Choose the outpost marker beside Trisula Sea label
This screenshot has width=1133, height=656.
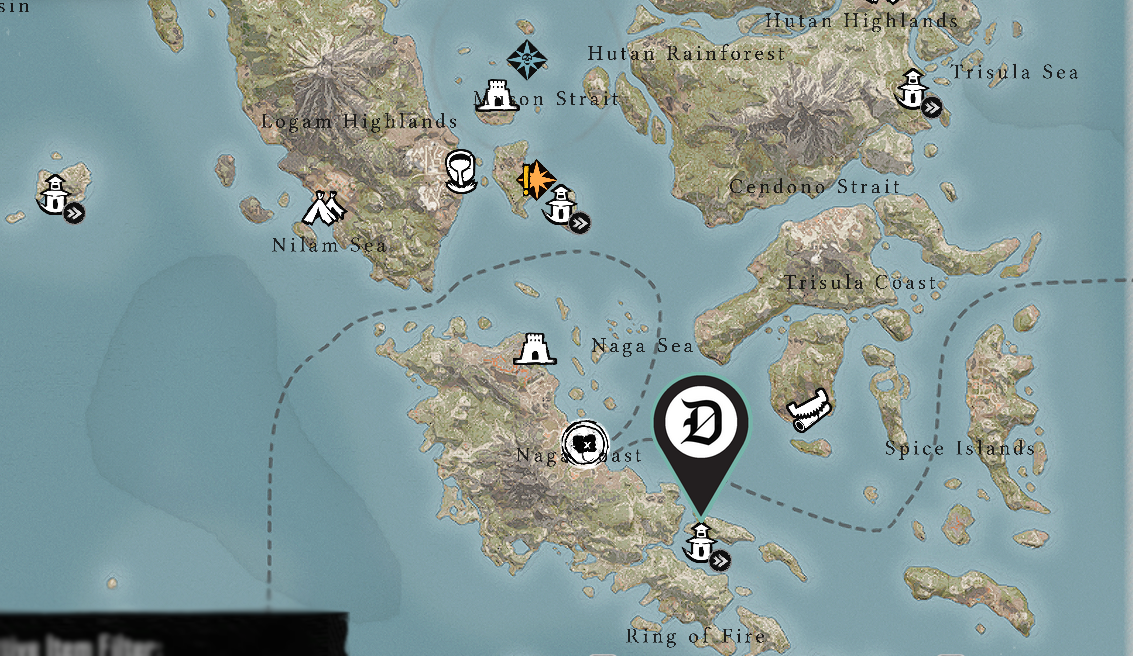point(912,90)
